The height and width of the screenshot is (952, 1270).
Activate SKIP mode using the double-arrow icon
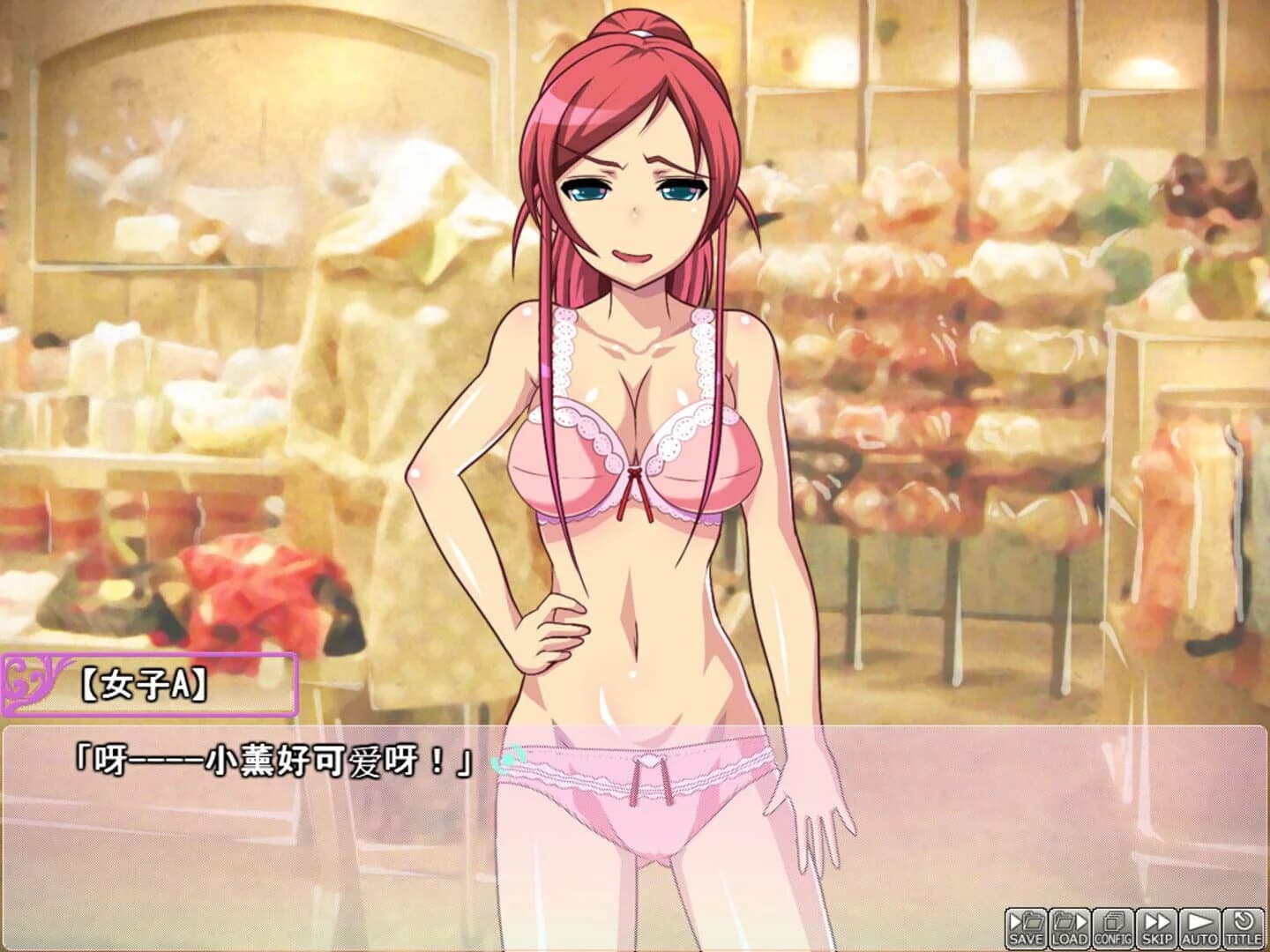(x=1155, y=927)
